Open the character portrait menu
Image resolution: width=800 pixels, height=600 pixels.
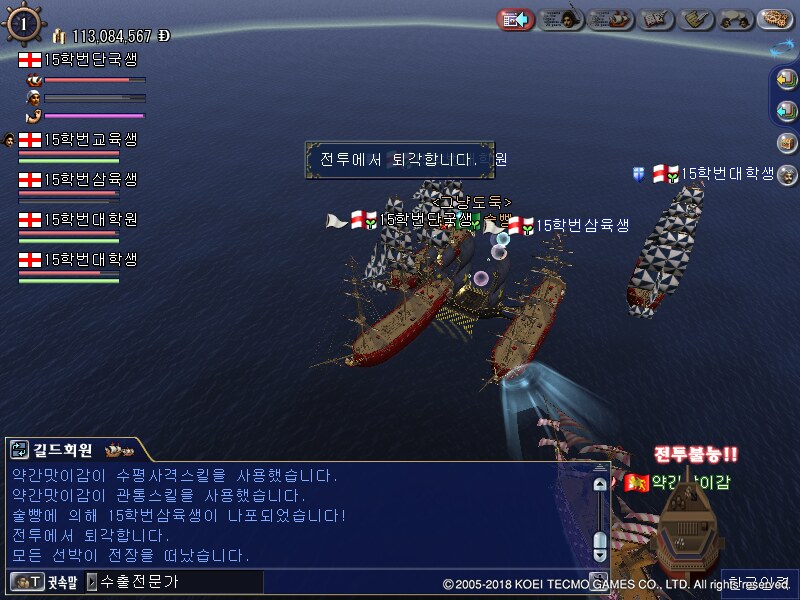click(563, 18)
